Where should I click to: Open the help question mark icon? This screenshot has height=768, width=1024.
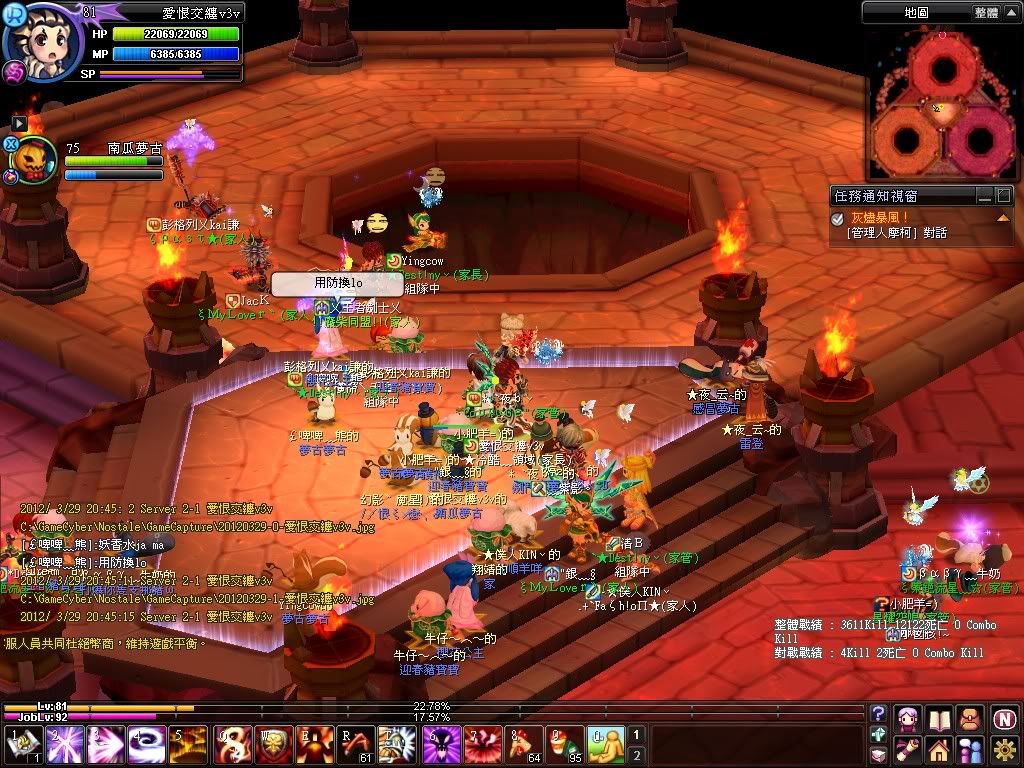(x=878, y=714)
